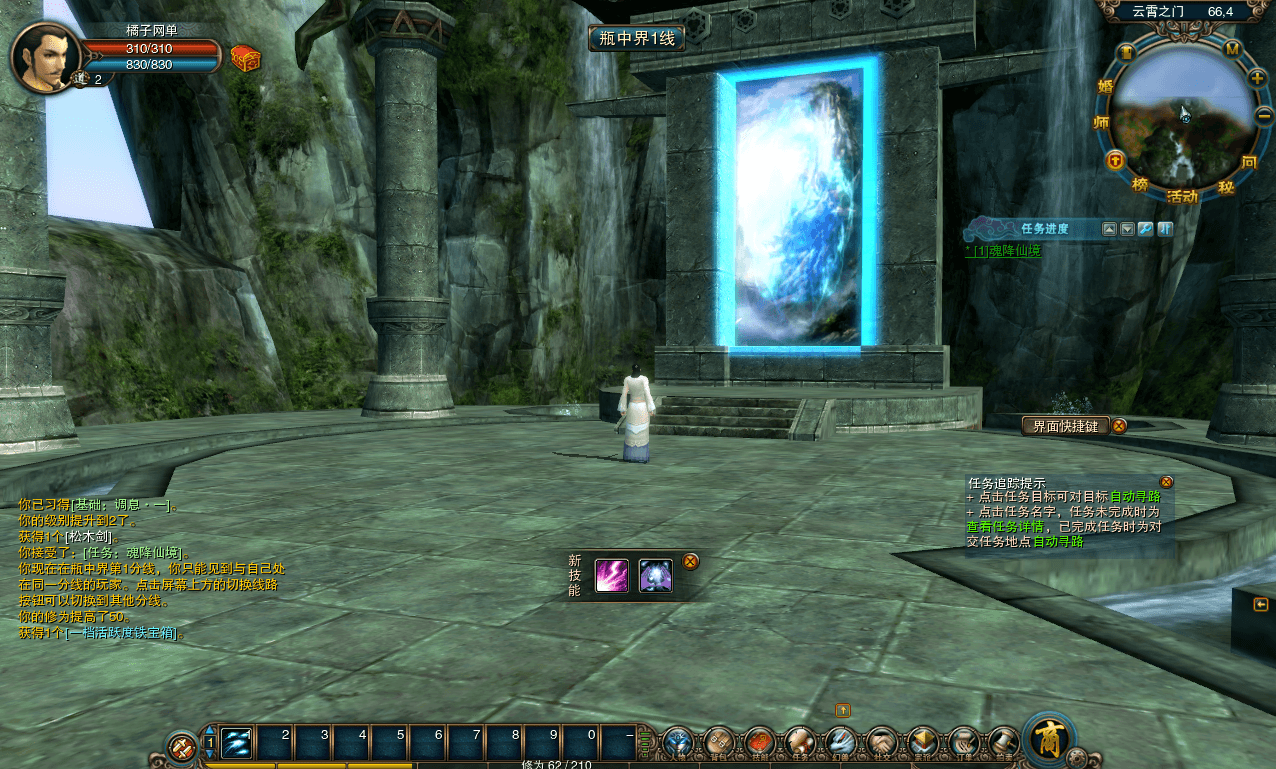1276x769 pixels.
Task: Click the player portrait avatar
Action: (x=45, y=56)
